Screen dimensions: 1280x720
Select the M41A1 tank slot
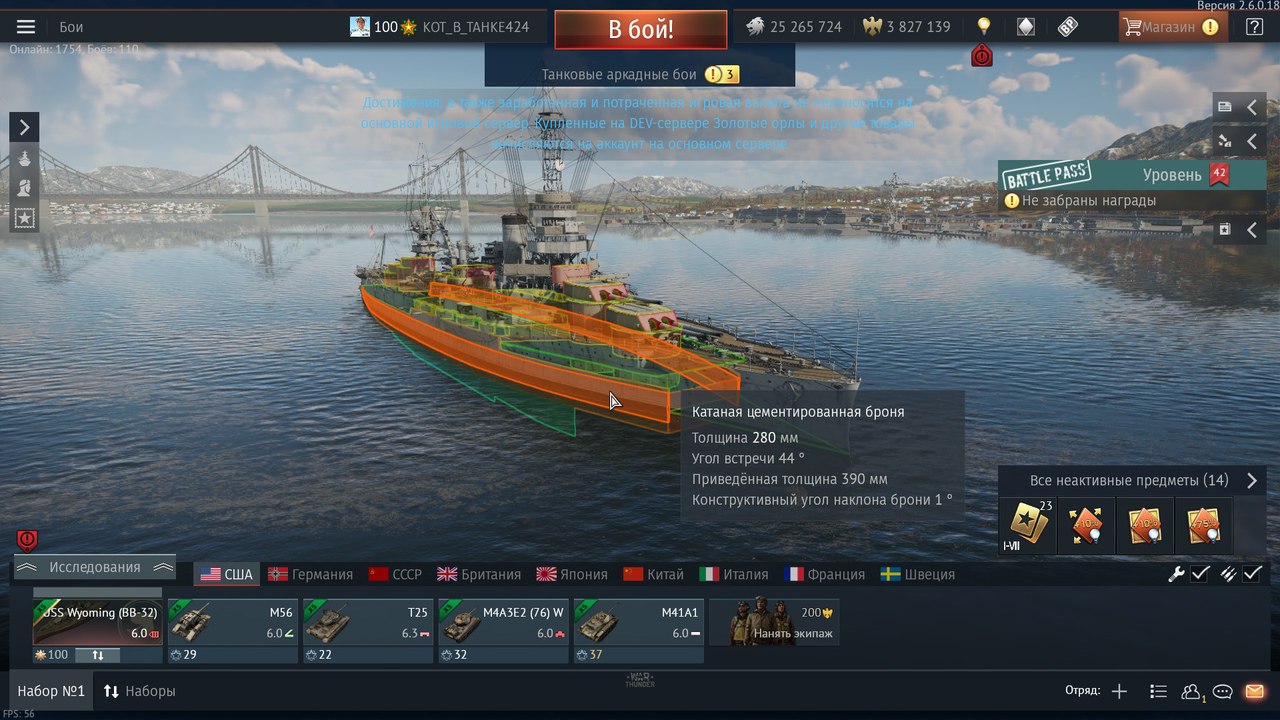coord(638,623)
